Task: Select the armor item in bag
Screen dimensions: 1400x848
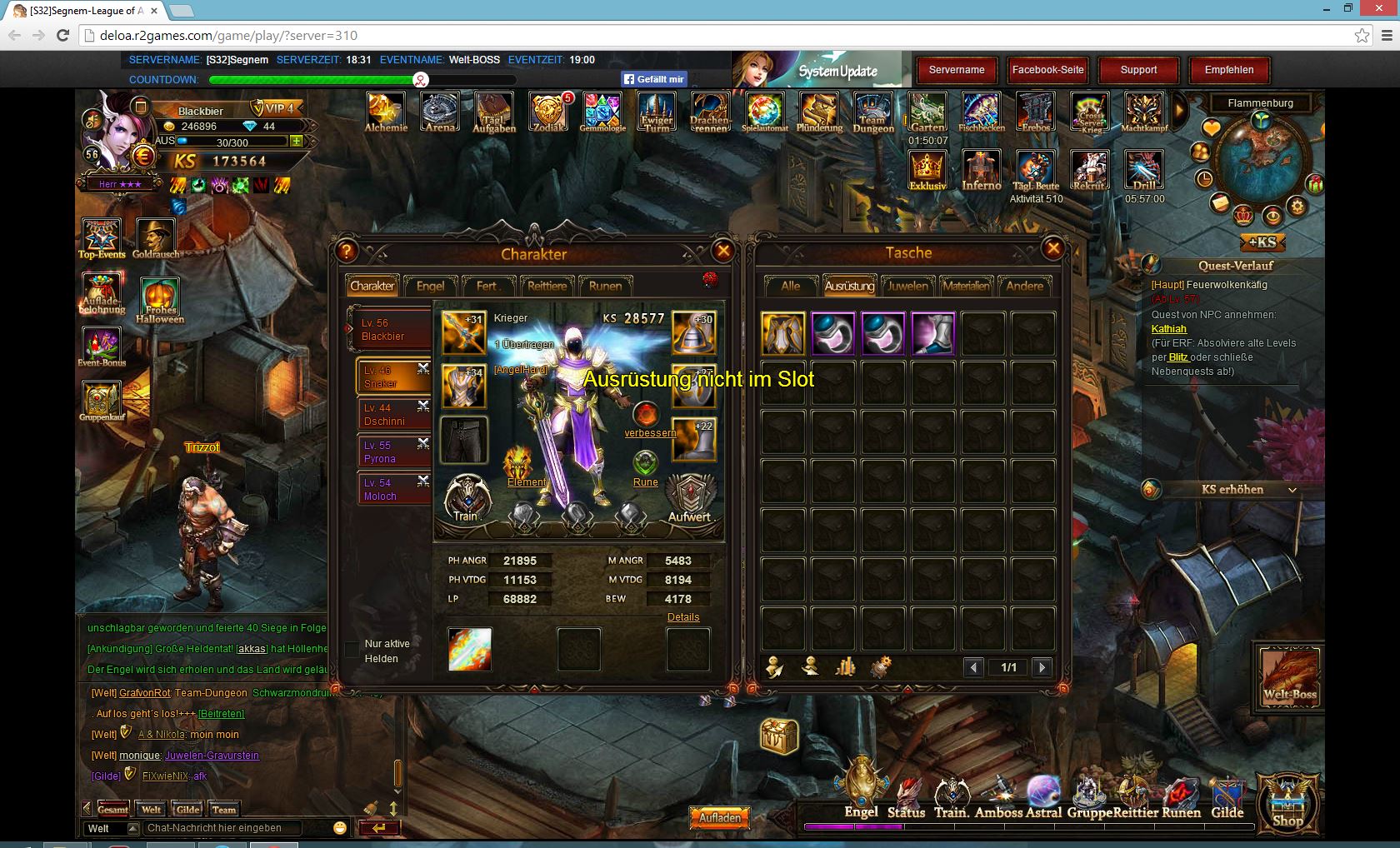Action: coord(783,334)
